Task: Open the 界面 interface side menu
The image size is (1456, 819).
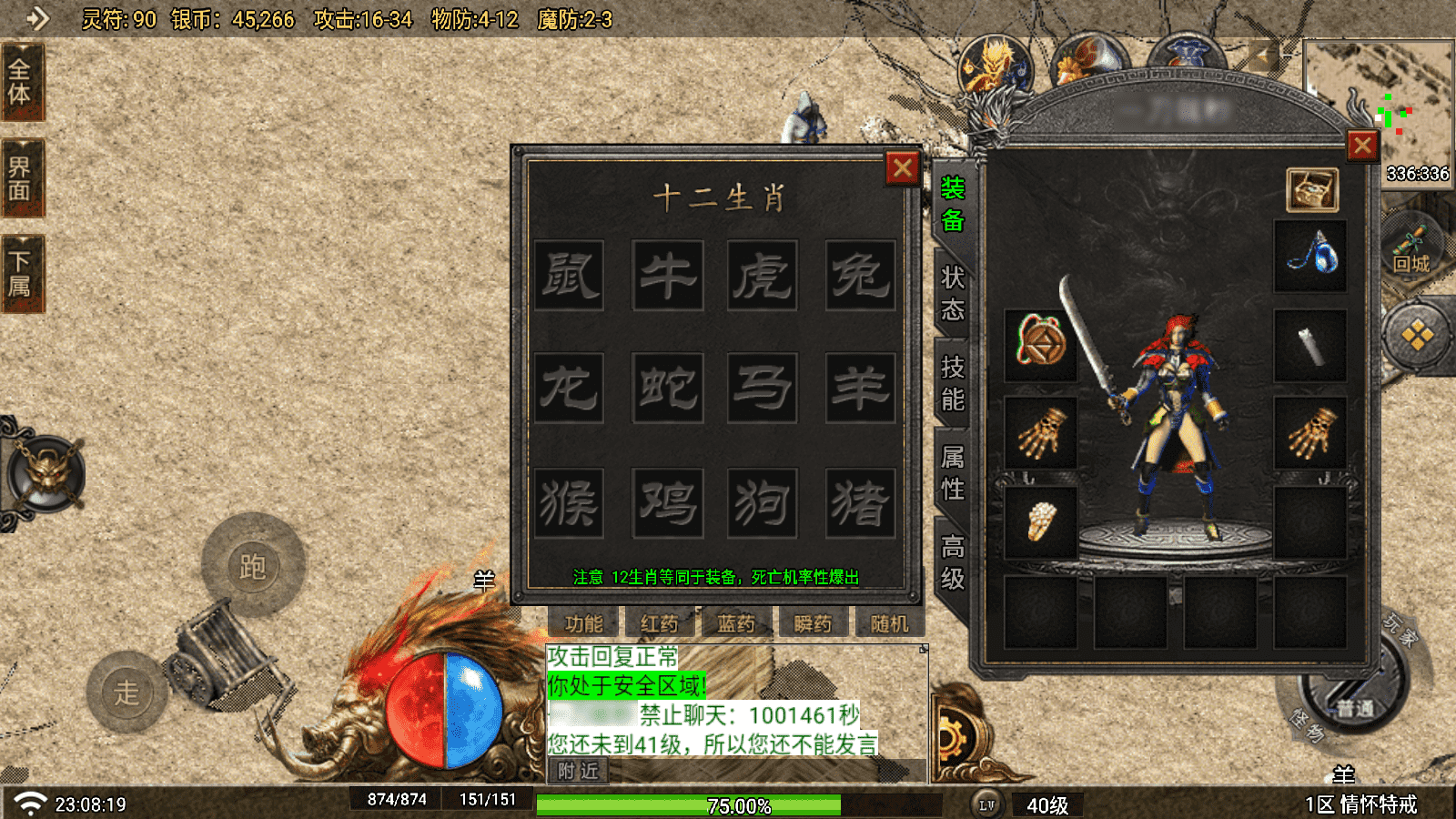Action: pyautogui.click(x=20, y=178)
